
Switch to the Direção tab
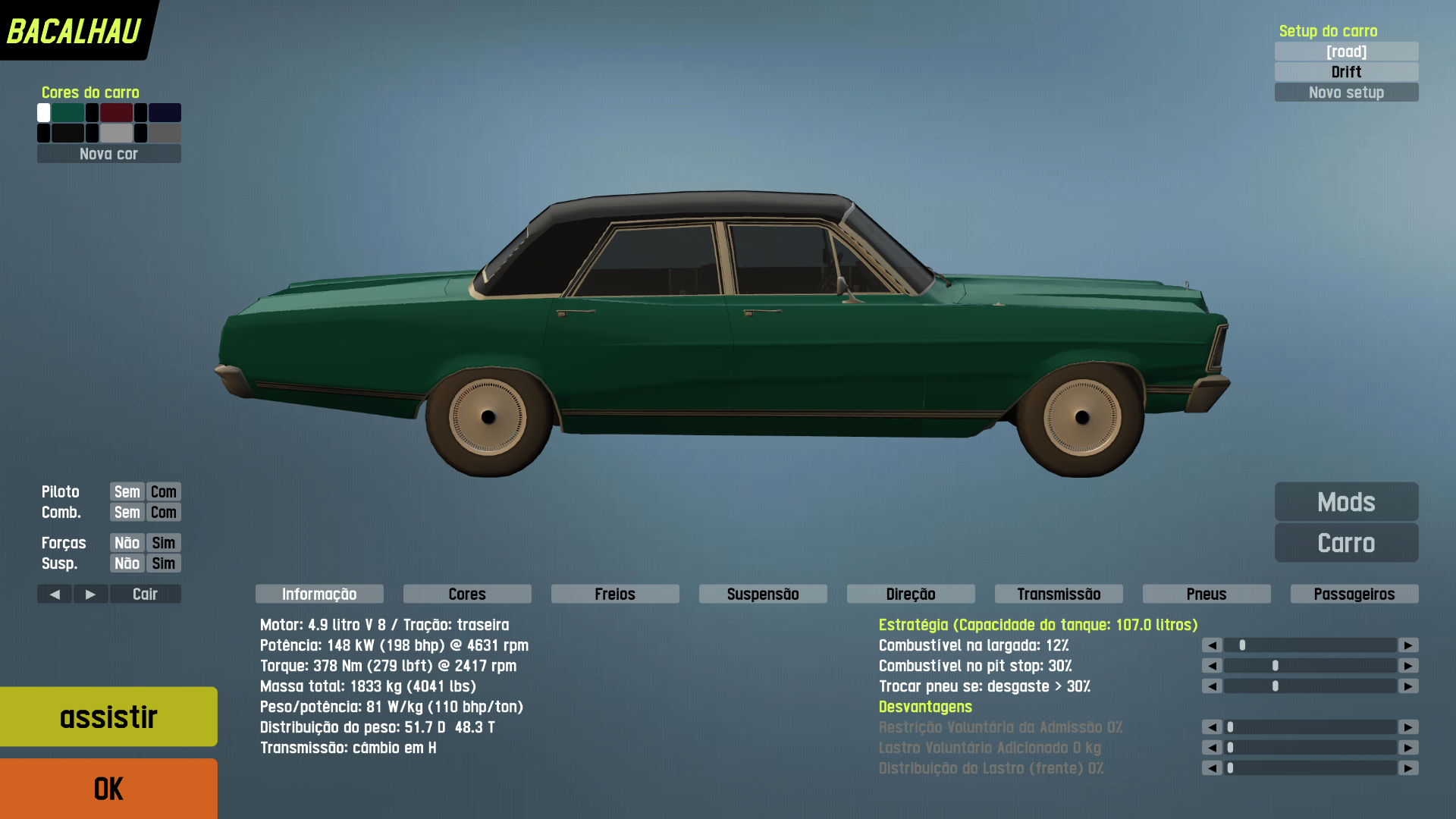click(911, 594)
